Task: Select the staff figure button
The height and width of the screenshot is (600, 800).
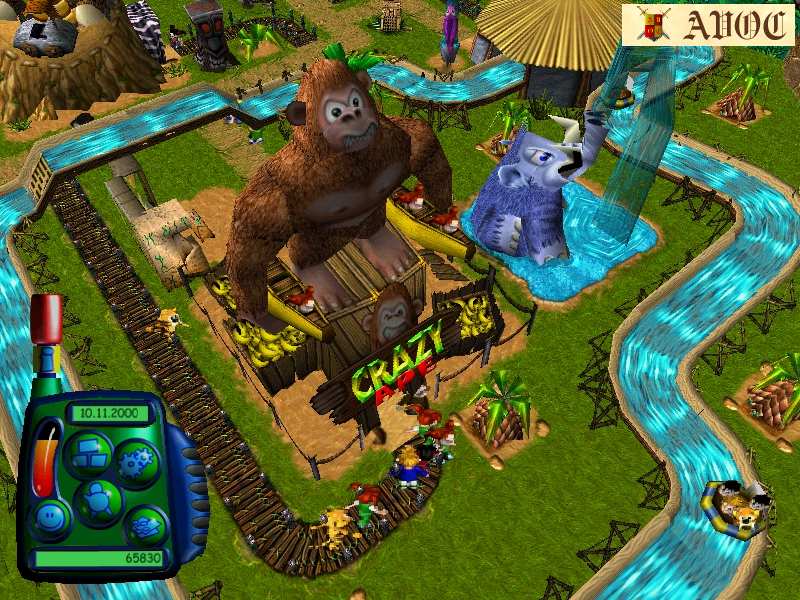Action: (98, 498)
